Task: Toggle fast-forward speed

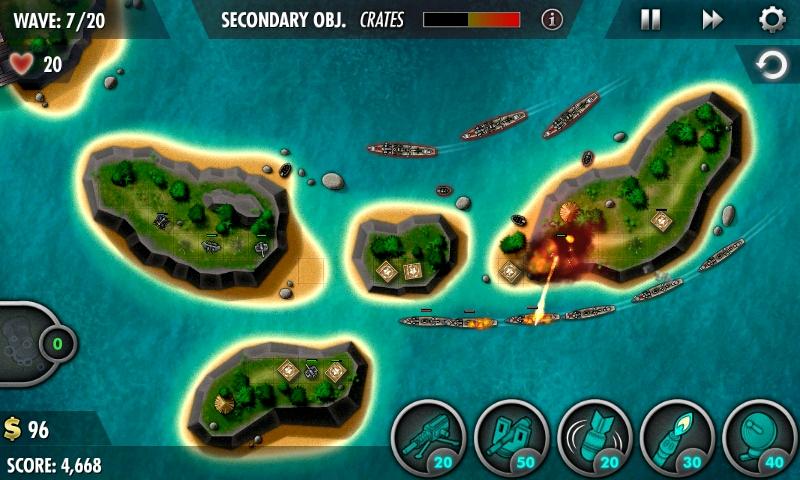Action: [x=712, y=19]
